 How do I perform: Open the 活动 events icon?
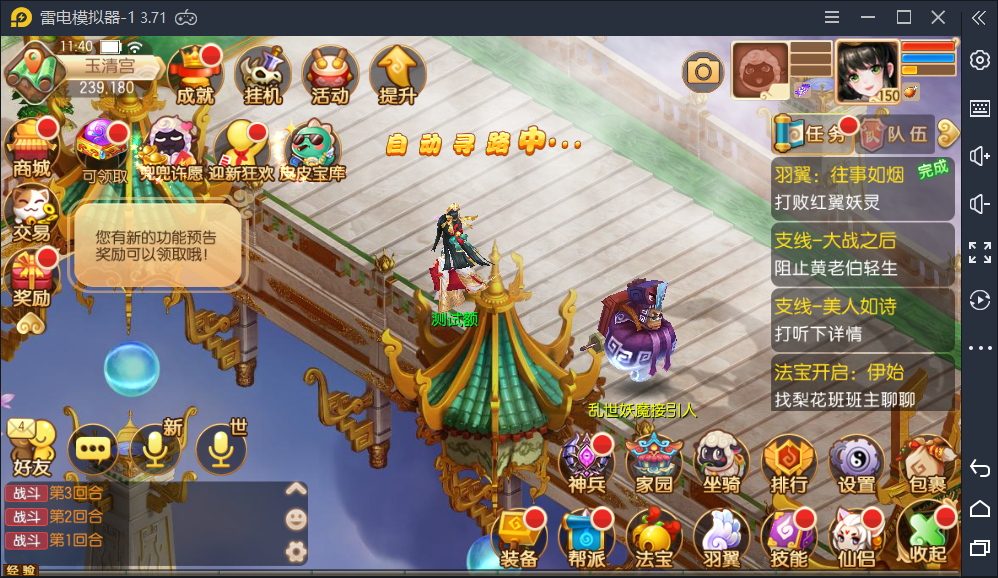point(330,75)
